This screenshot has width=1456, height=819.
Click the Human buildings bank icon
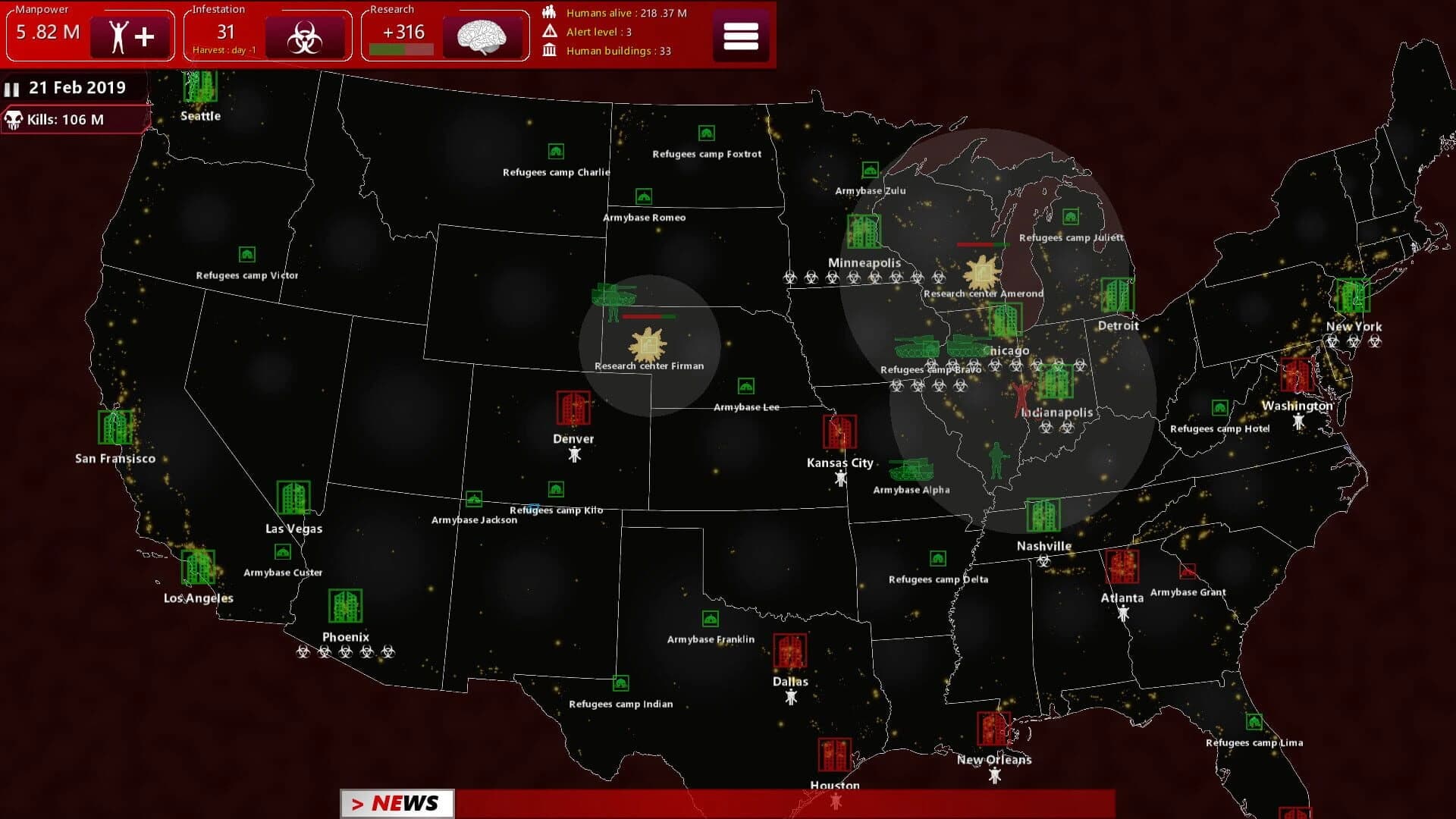pos(548,50)
